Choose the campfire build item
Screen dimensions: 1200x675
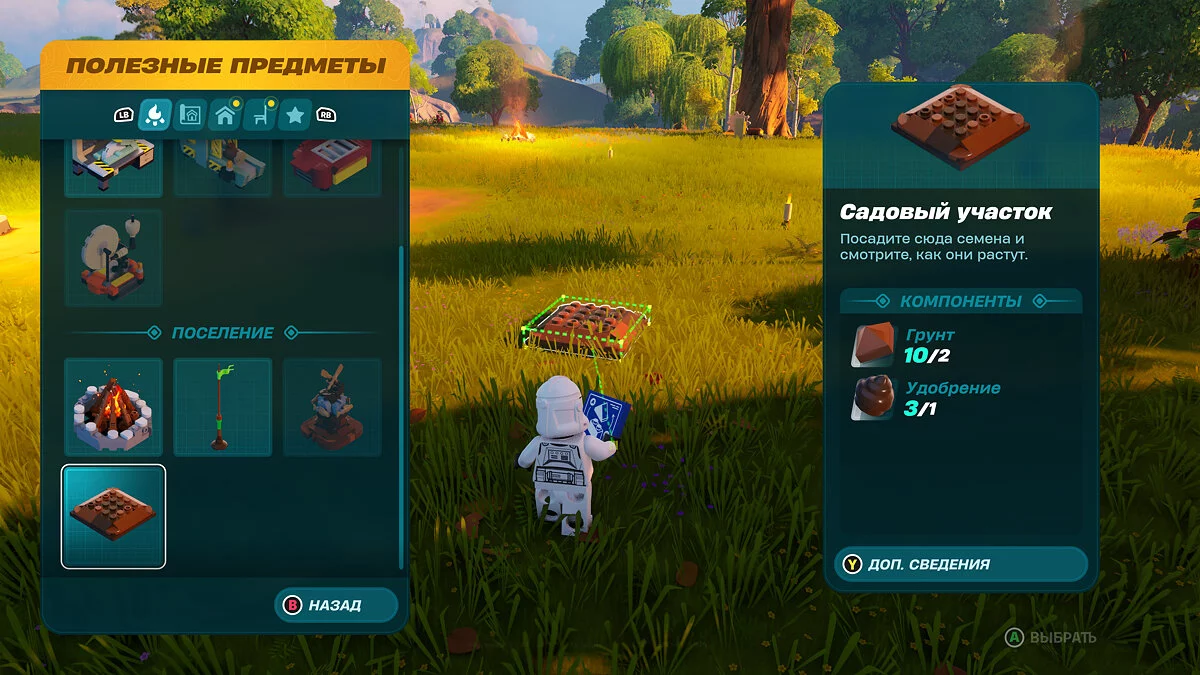click(x=113, y=407)
